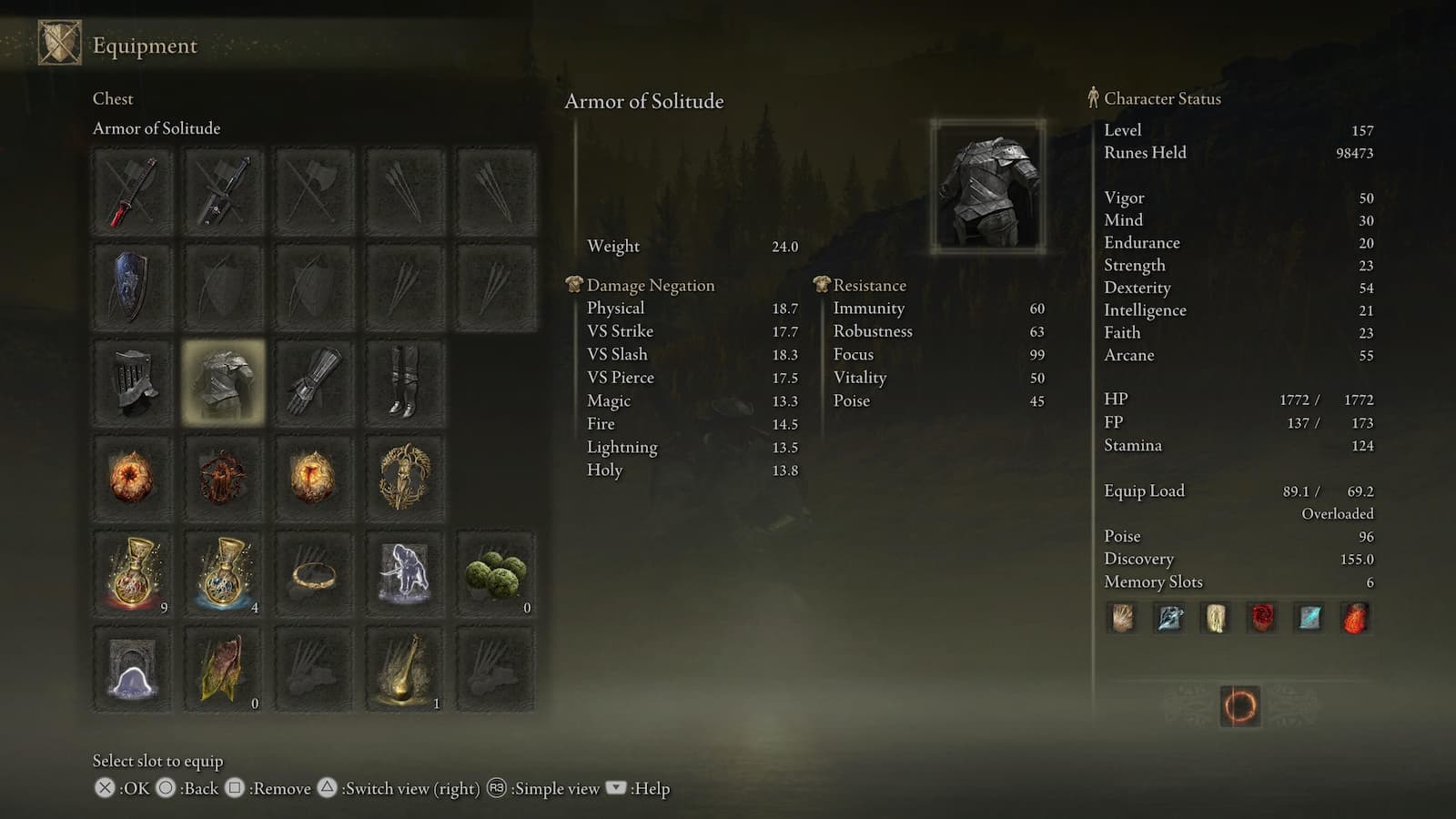Select the golden lantern item slot
1456x819 pixels.
(405, 669)
